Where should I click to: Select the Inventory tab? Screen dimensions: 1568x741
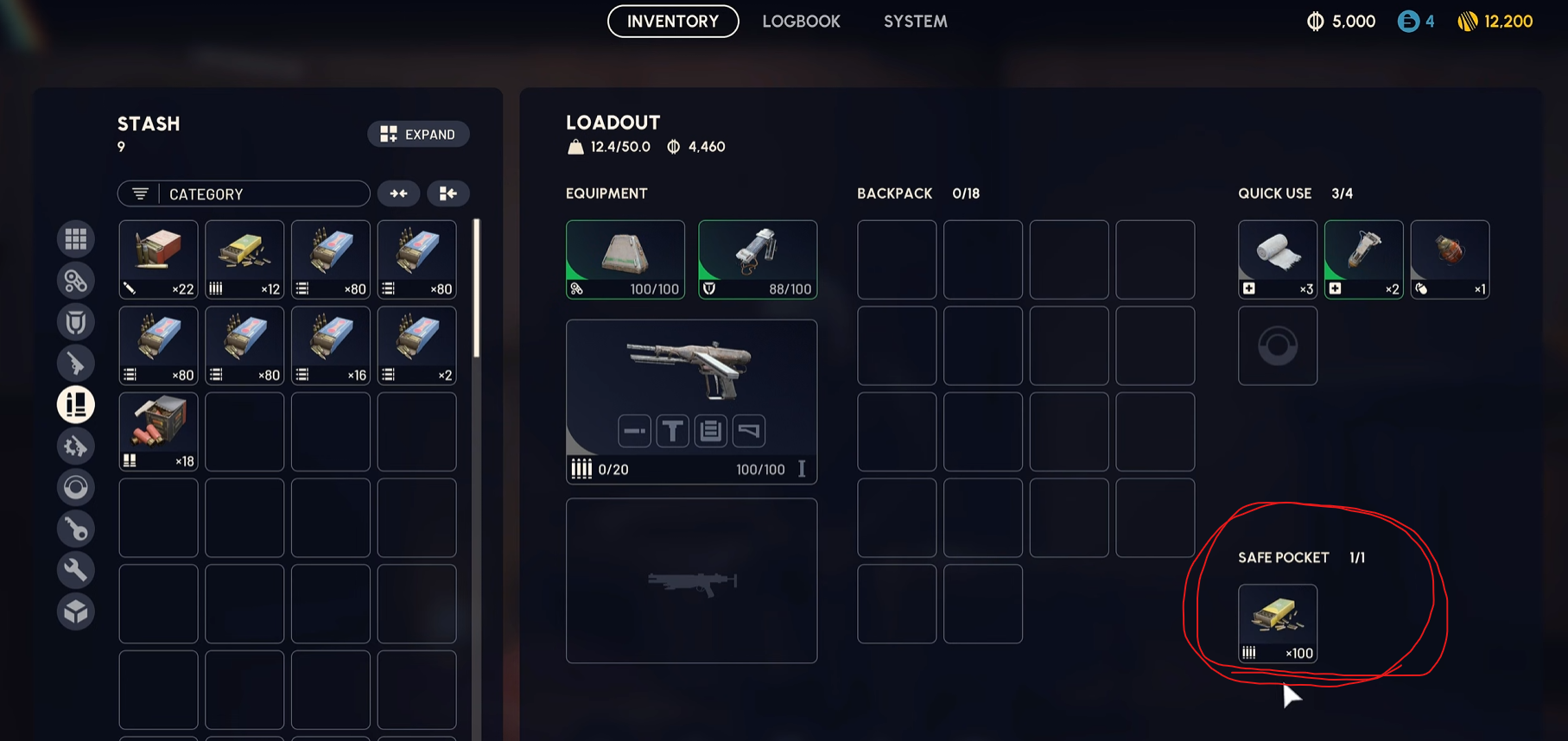pyautogui.click(x=673, y=22)
